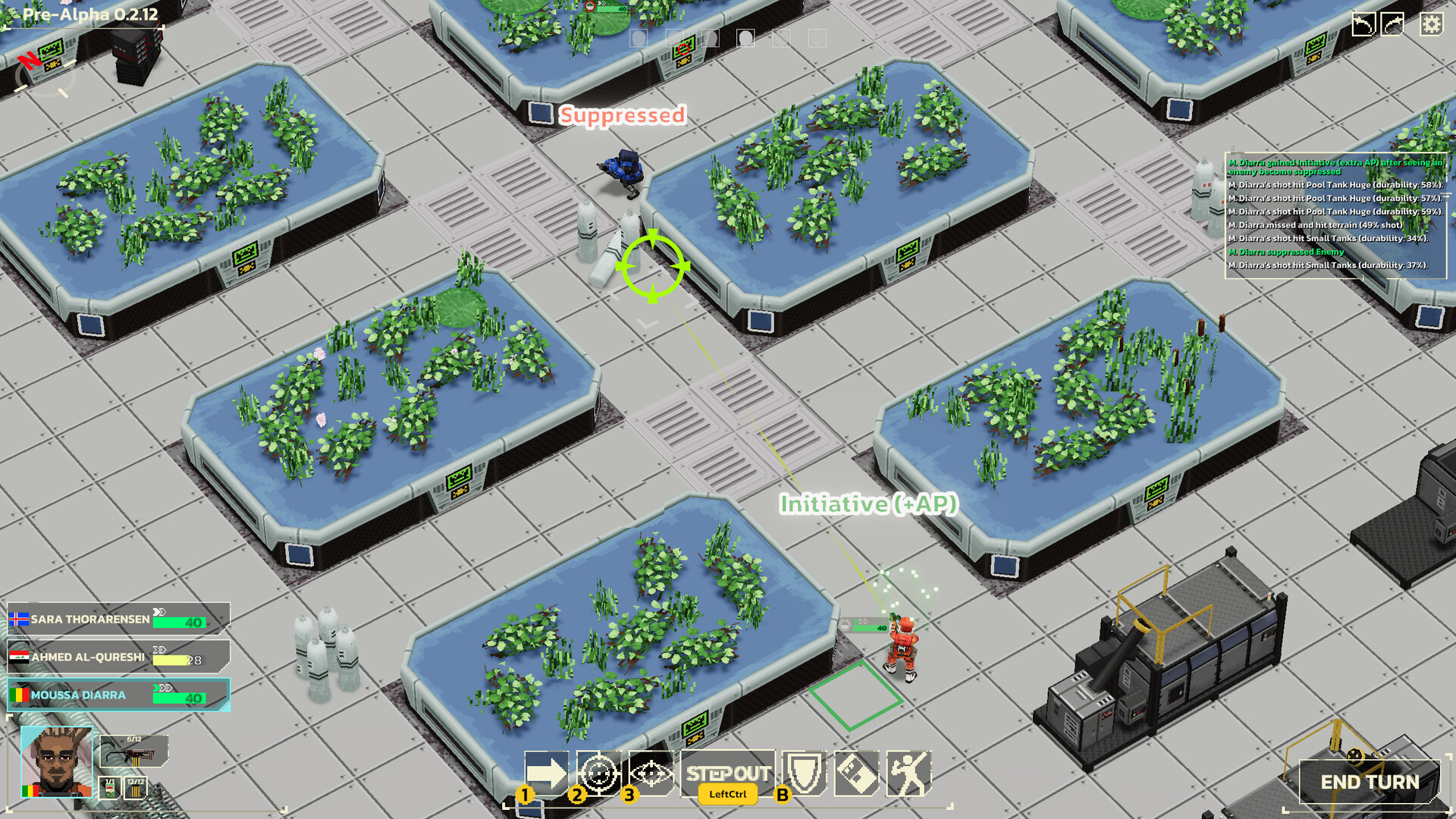1456x819 pixels.
Task: Click Moussa Diarra's initiative chevrons
Action: click(162, 689)
